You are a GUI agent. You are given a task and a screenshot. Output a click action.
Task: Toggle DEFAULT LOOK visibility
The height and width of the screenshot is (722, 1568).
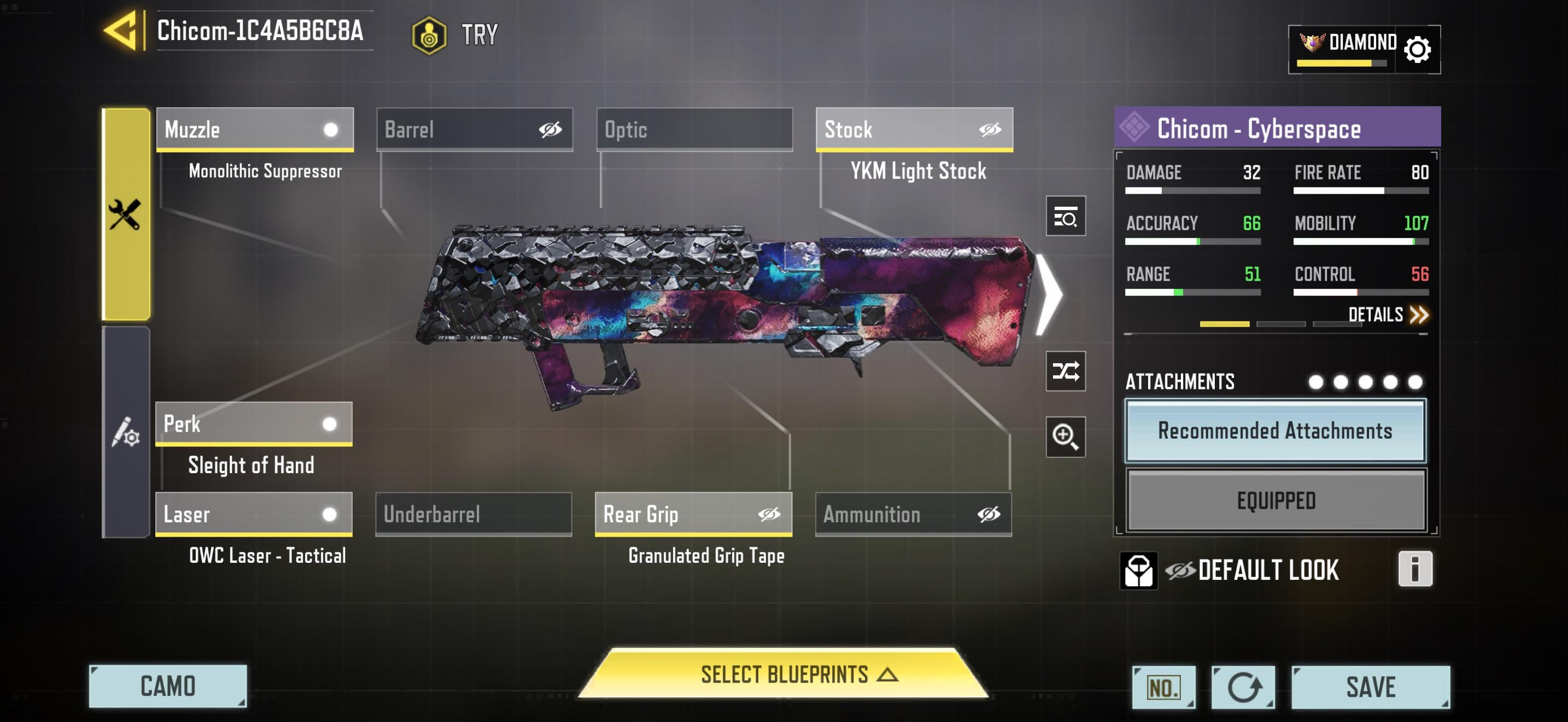tap(1180, 570)
